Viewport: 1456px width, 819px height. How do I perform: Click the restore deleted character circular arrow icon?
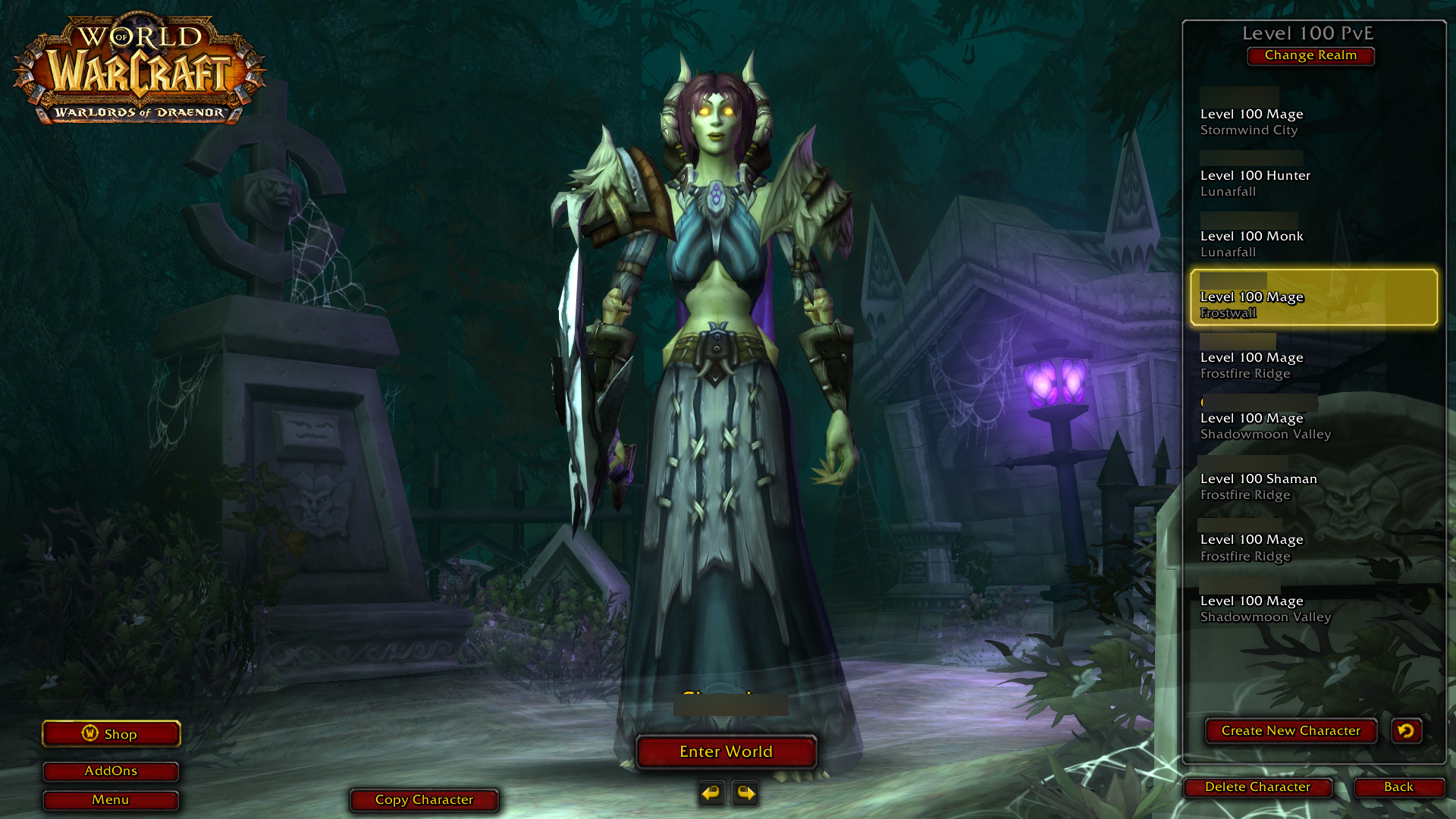pos(1406,730)
